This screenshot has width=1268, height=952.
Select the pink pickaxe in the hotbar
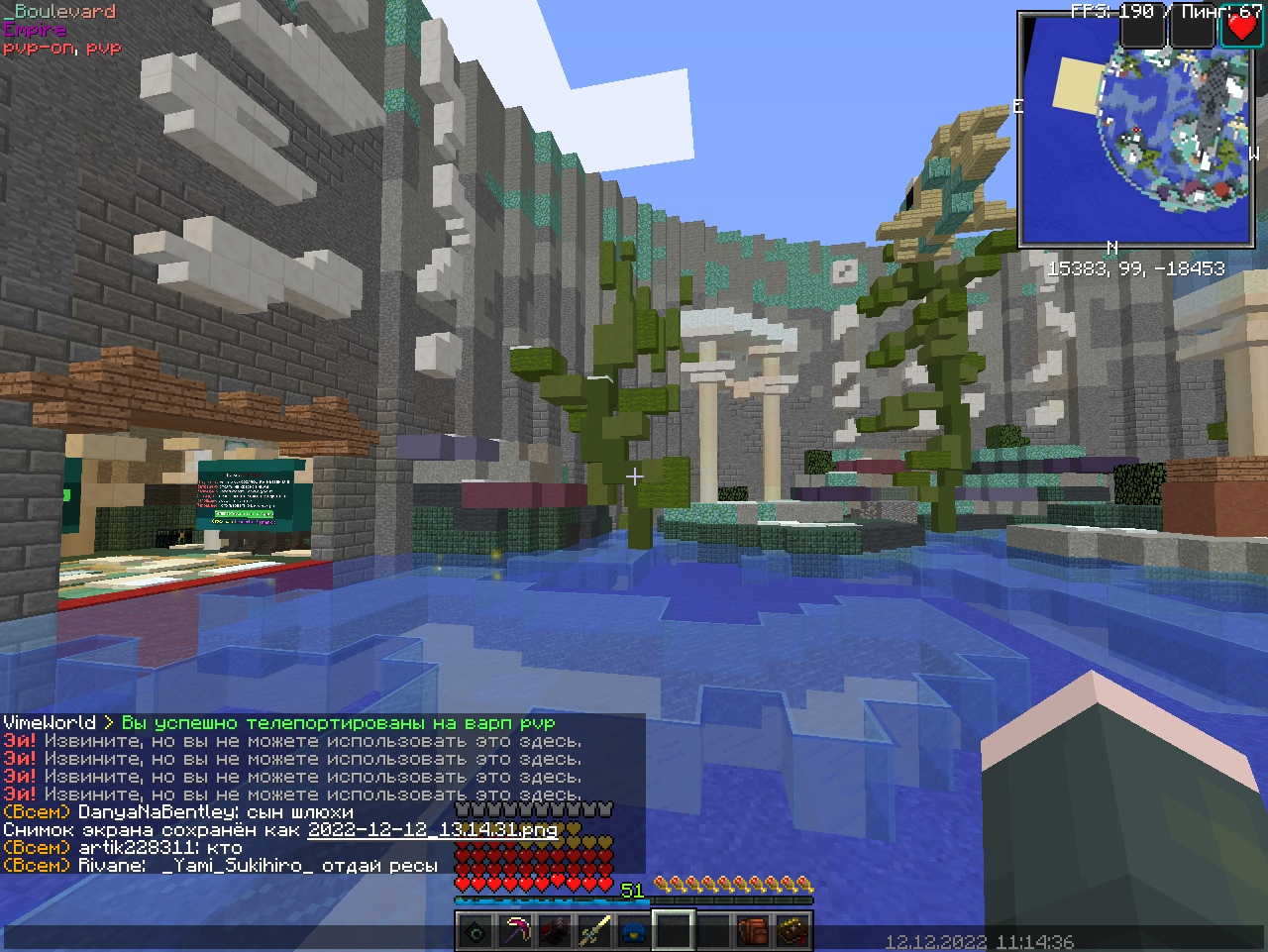point(514,929)
